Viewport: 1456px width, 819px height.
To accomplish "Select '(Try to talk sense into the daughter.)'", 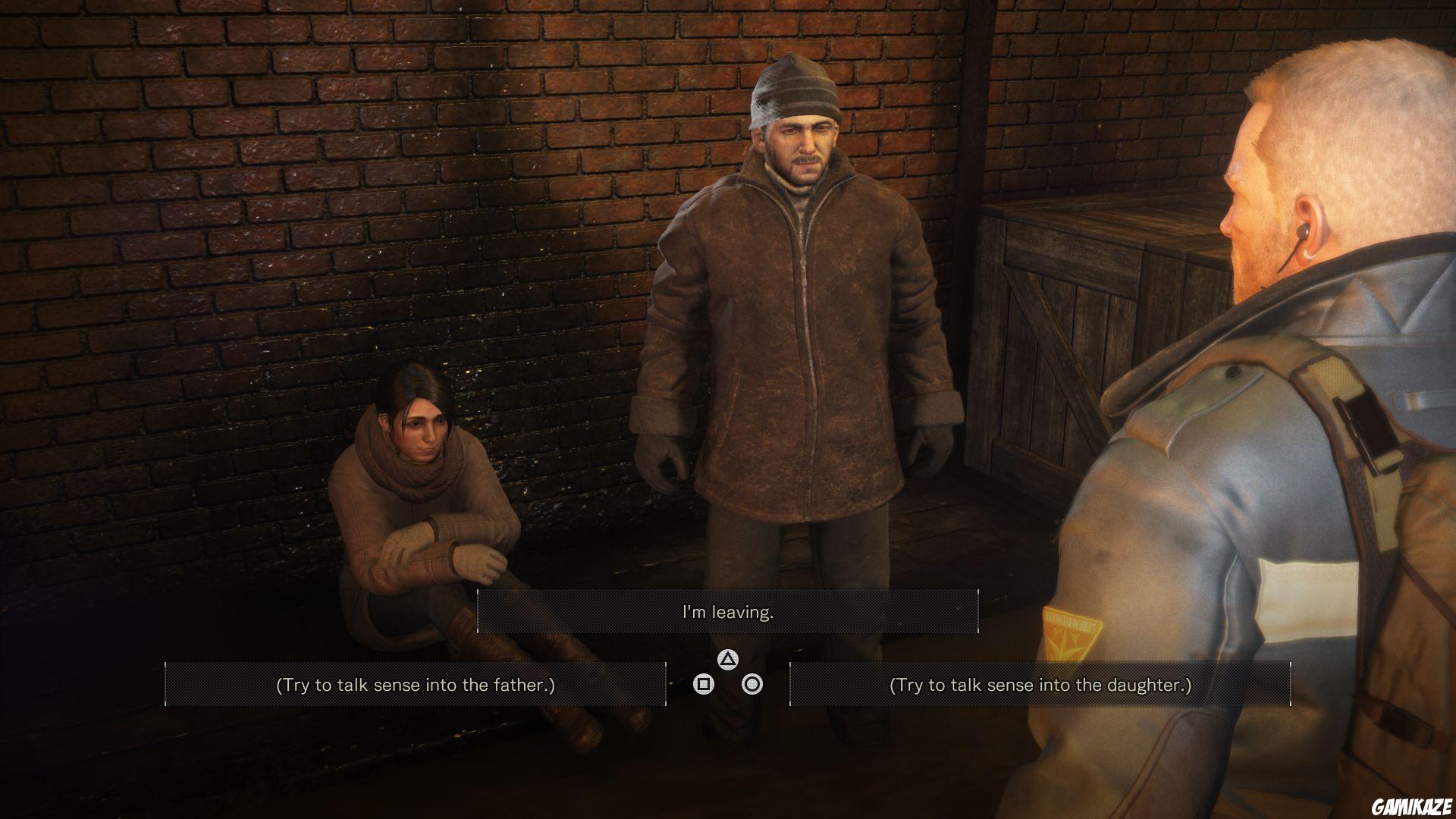I will tap(1040, 683).
